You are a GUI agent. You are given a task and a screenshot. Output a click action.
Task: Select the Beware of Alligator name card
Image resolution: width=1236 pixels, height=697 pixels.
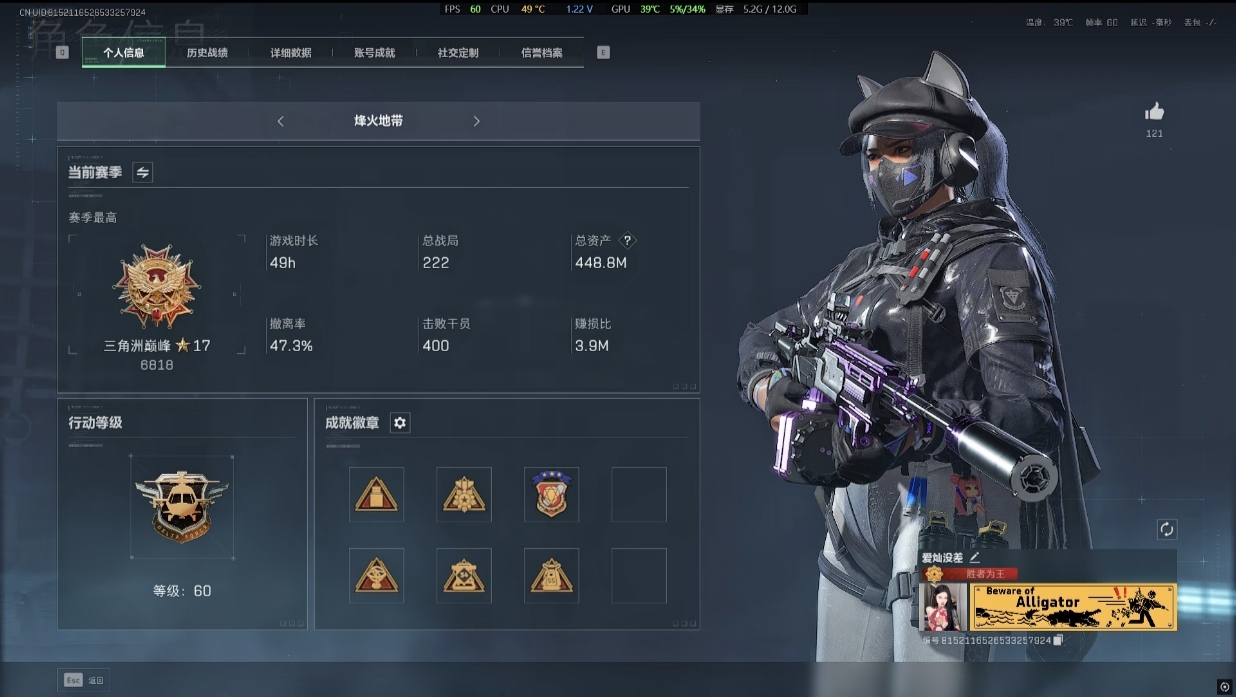click(1073, 606)
